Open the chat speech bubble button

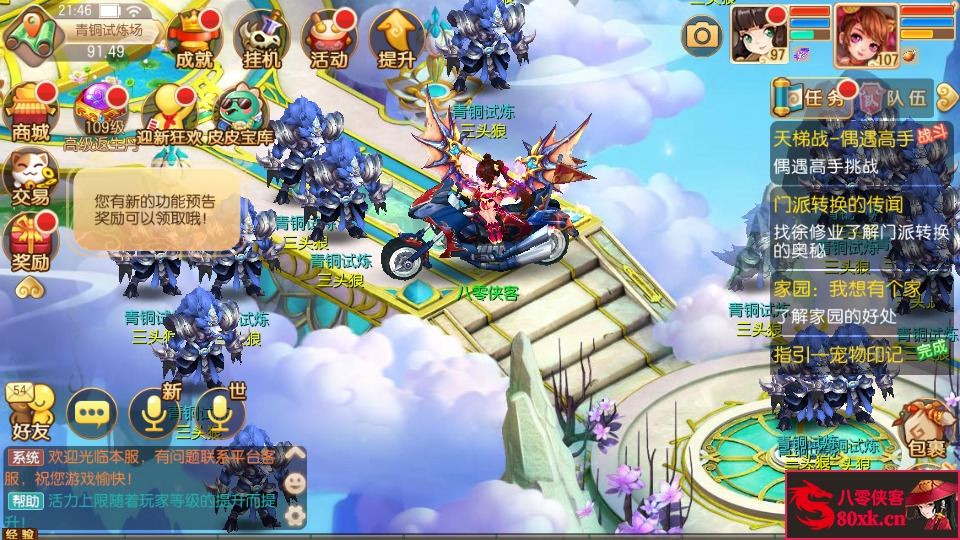point(91,412)
